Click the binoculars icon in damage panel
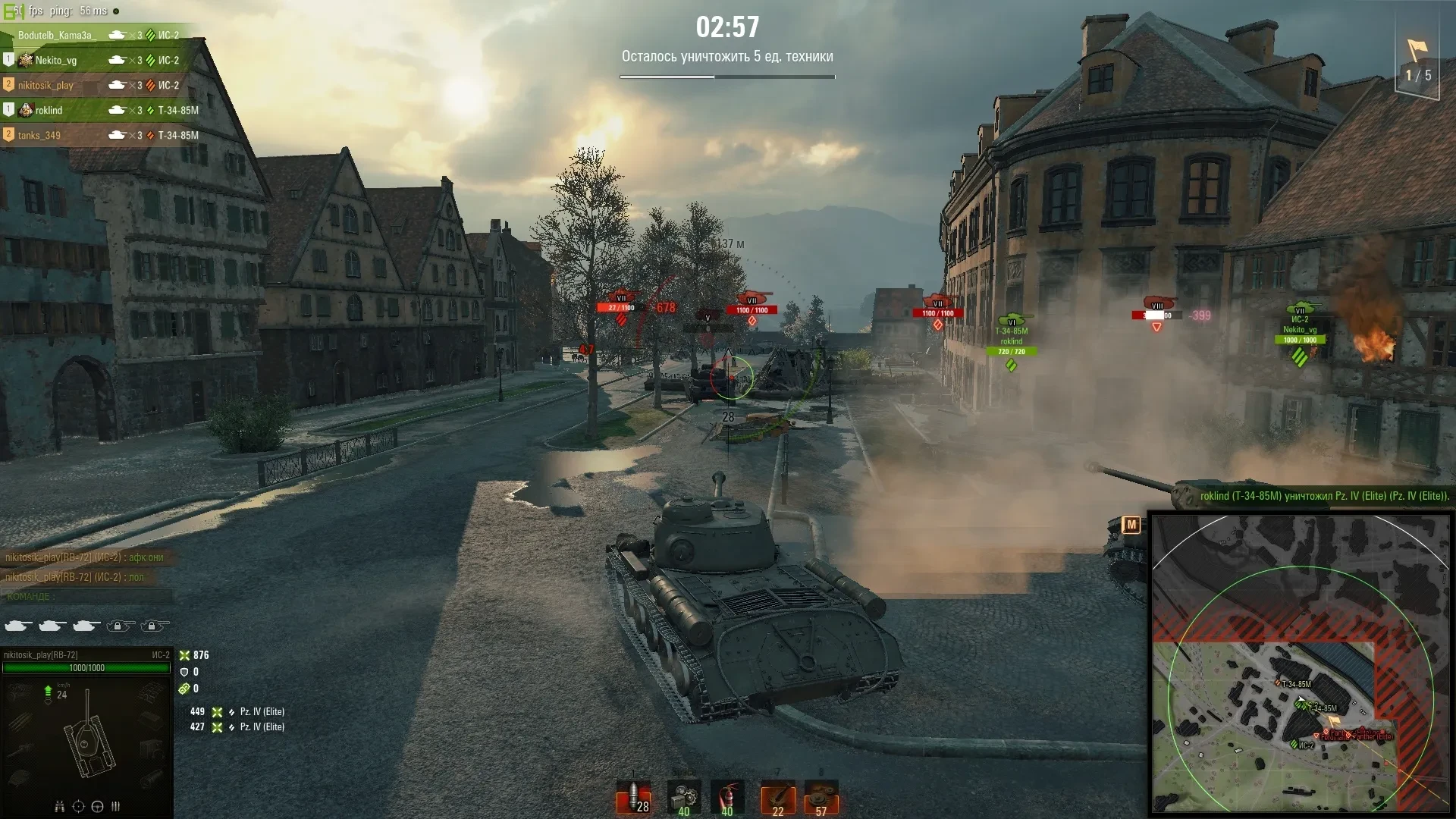 tap(59, 806)
